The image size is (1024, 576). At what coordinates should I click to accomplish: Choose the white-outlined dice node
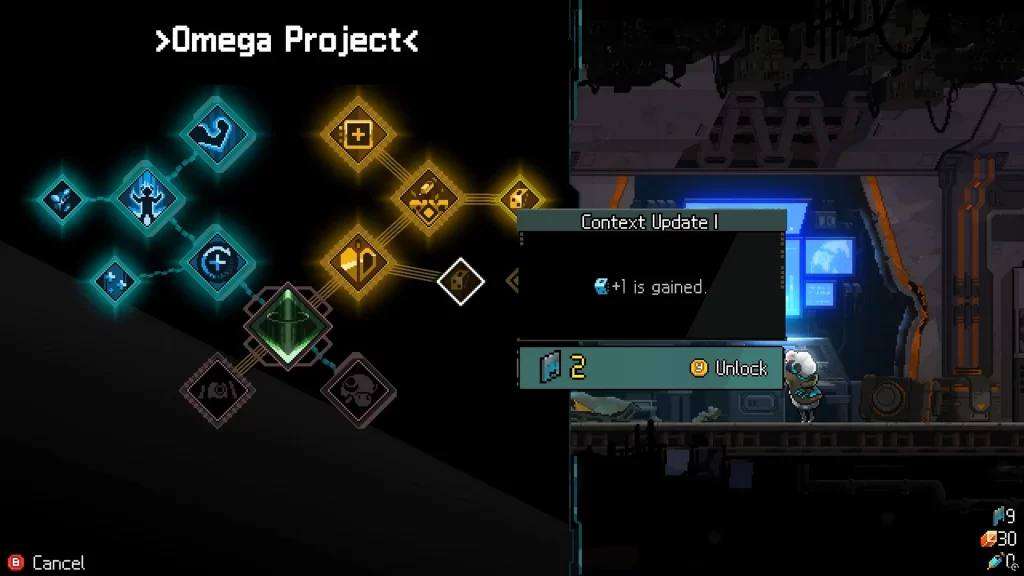tap(460, 281)
